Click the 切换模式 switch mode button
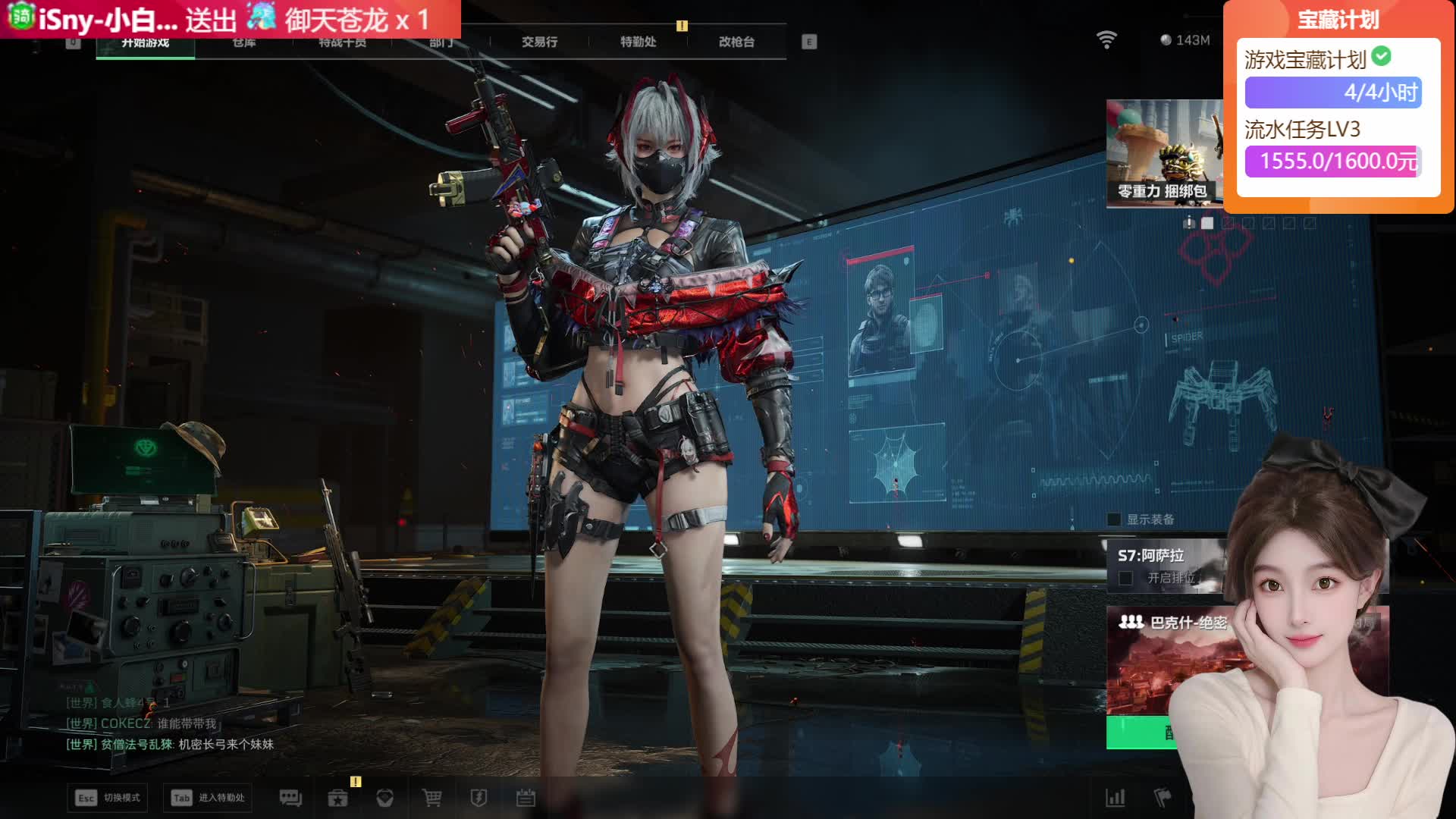 click(107, 798)
